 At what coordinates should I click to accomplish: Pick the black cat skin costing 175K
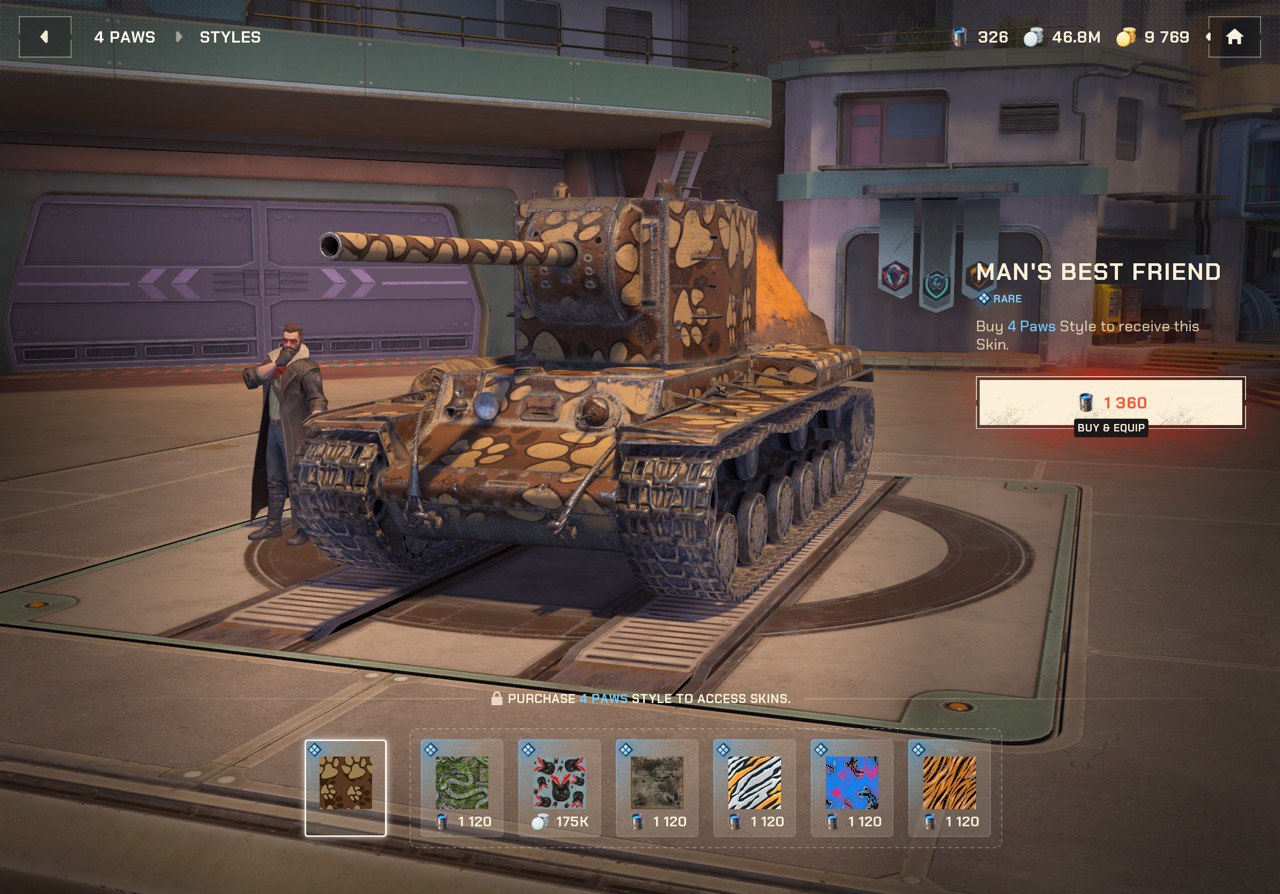coord(559,787)
